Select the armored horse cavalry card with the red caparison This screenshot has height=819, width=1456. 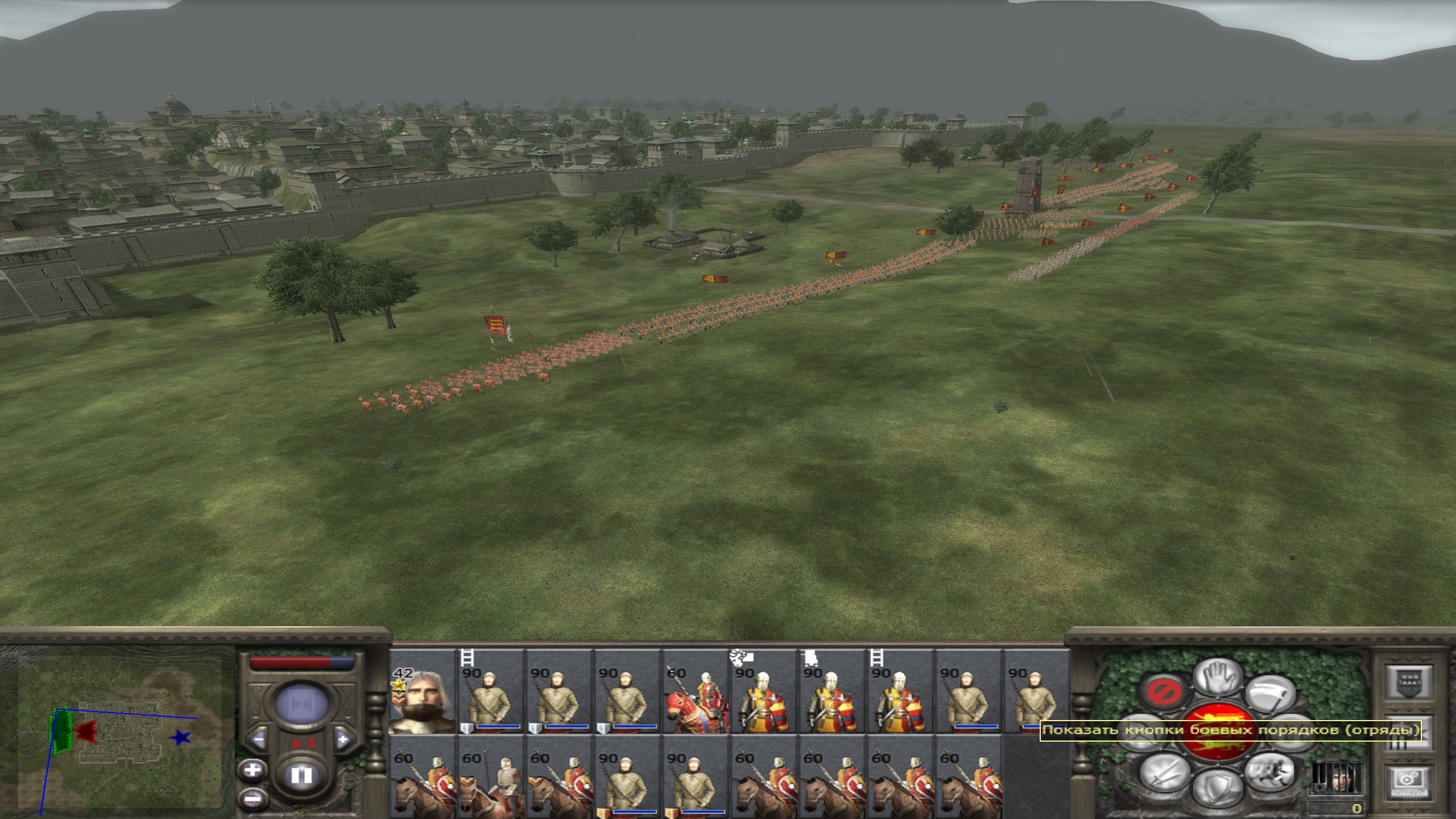[x=695, y=701]
